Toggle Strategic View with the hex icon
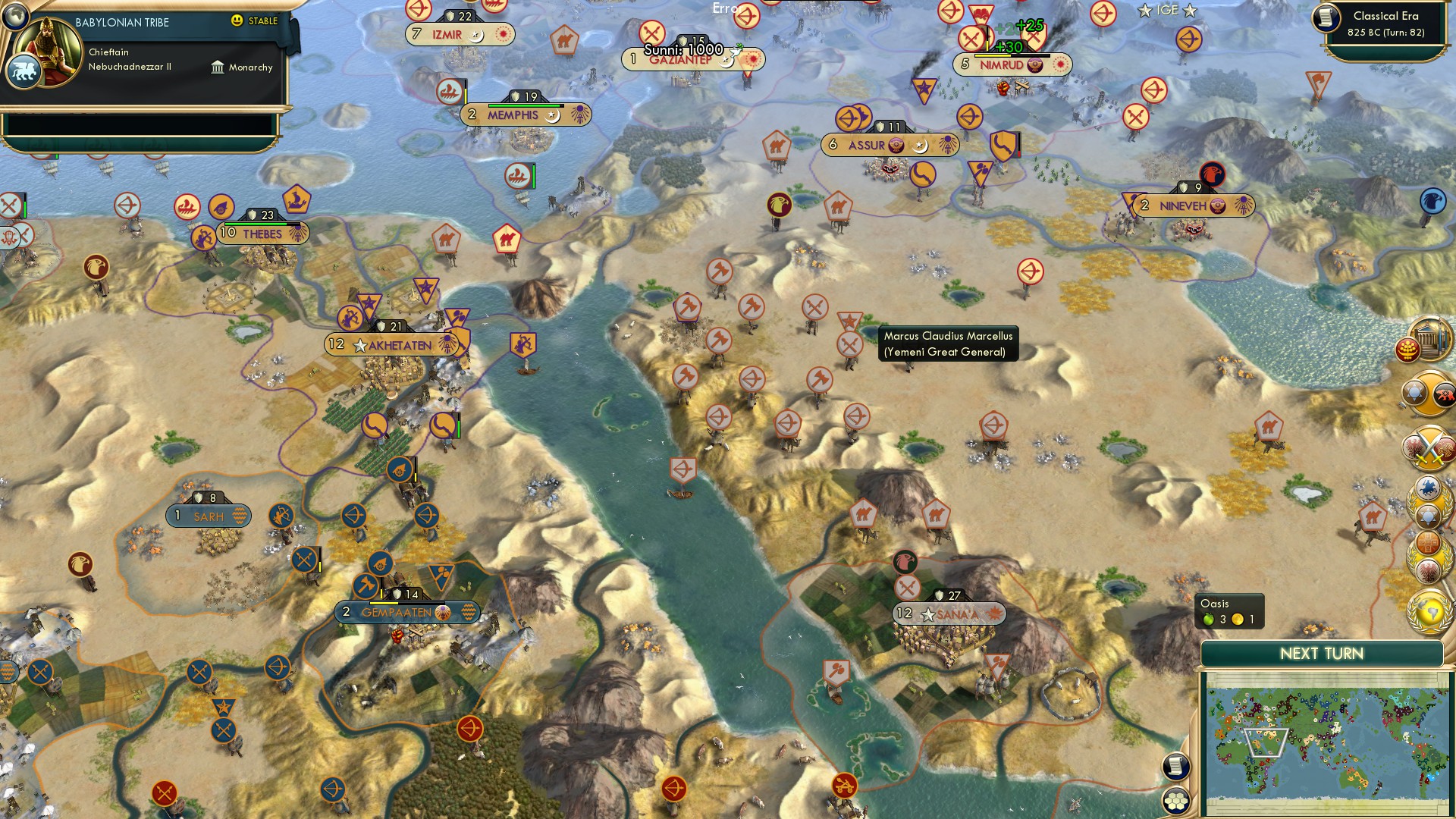This screenshot has width=1456, height=819. (1176, 801)
